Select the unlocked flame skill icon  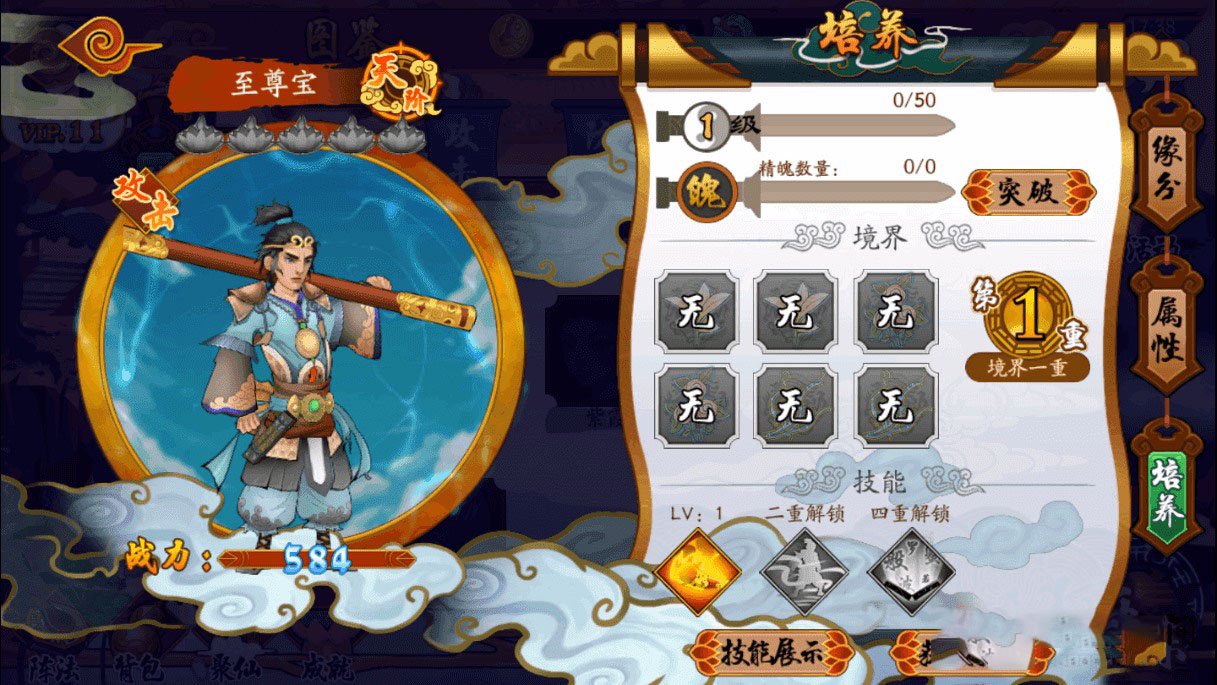click(x=699, y=572)
